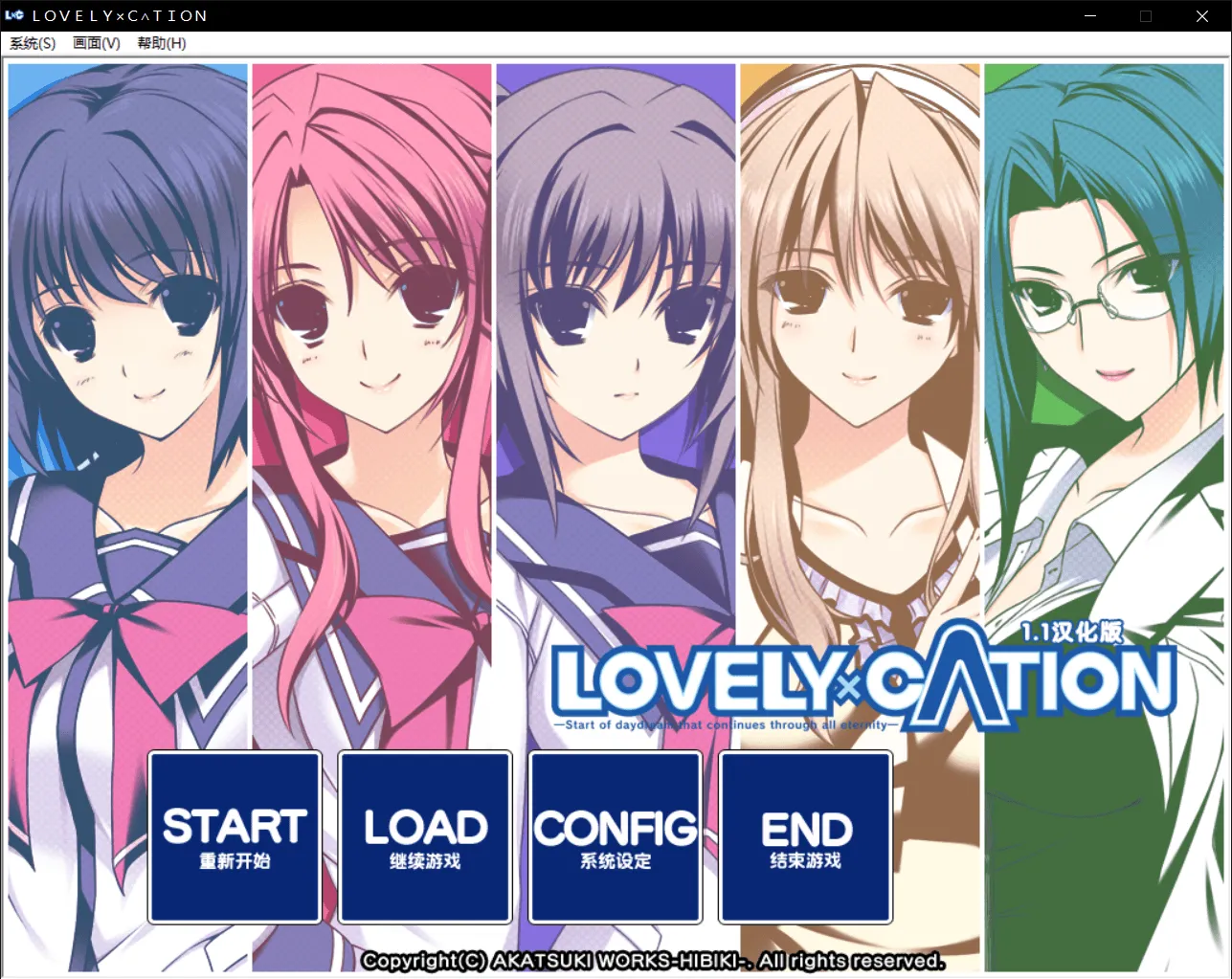Open the 系统(S) menu
Image resolution: width=1232 pixels, height=979 pixels.
pyautogui.click(x=32, y=43)
